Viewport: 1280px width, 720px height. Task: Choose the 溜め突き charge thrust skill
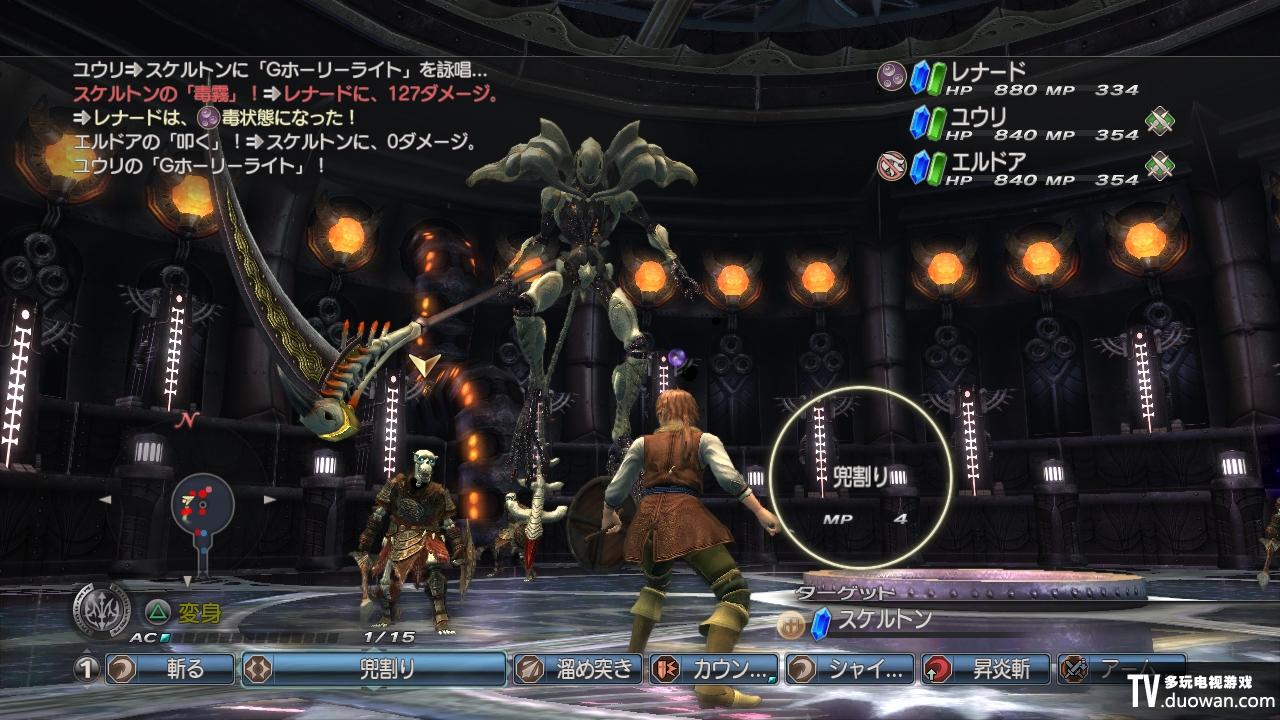(577, 669)
